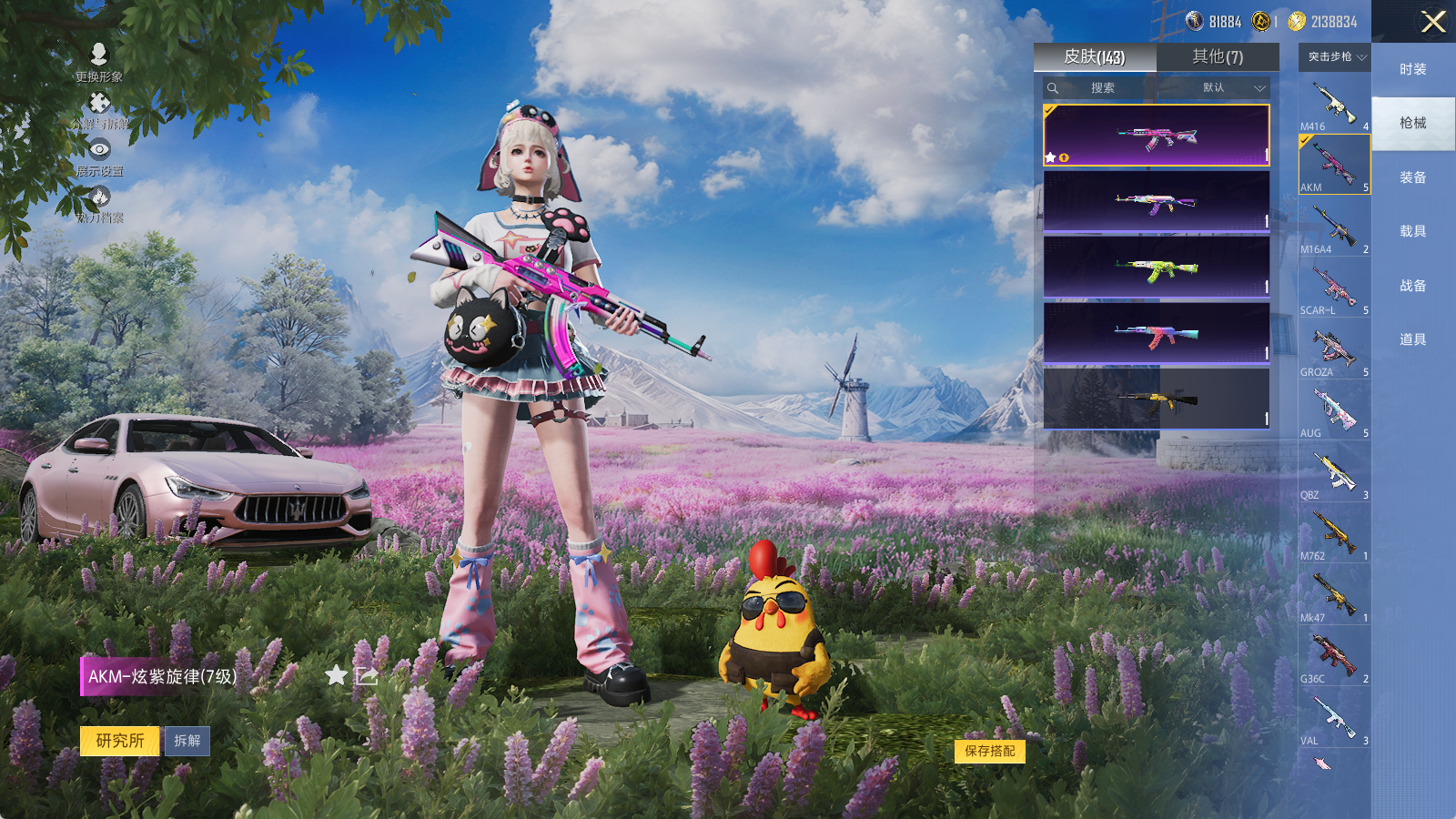This screenshot has height=819, width=1456.
Task: Pick the GROZA weapon entry
Action: pyautogui.click(x=1334, y=350)
